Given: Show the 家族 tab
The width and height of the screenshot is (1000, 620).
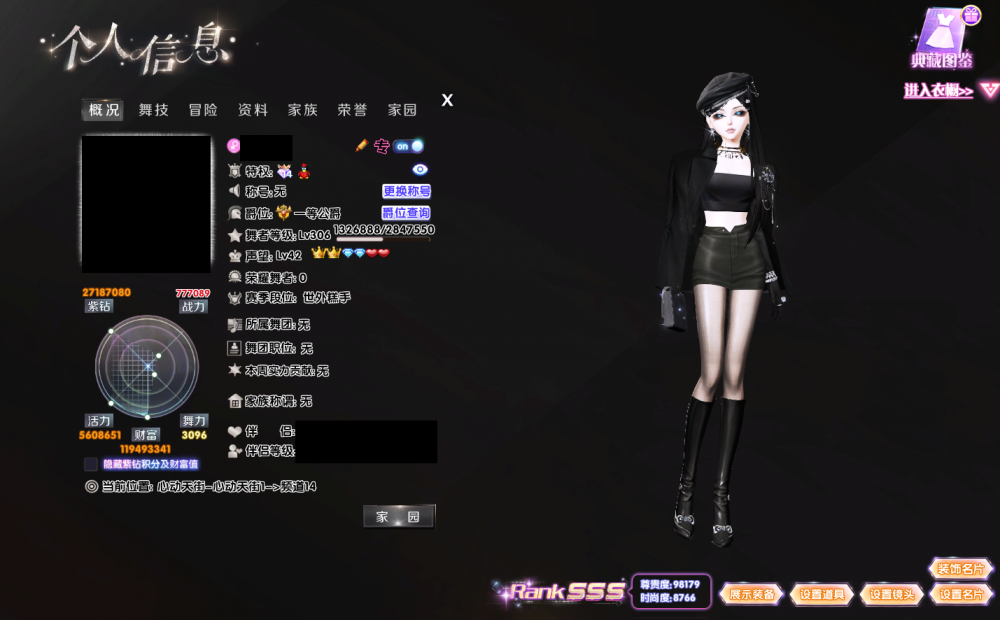Looking at the screenshot, I should click(303, 110).
